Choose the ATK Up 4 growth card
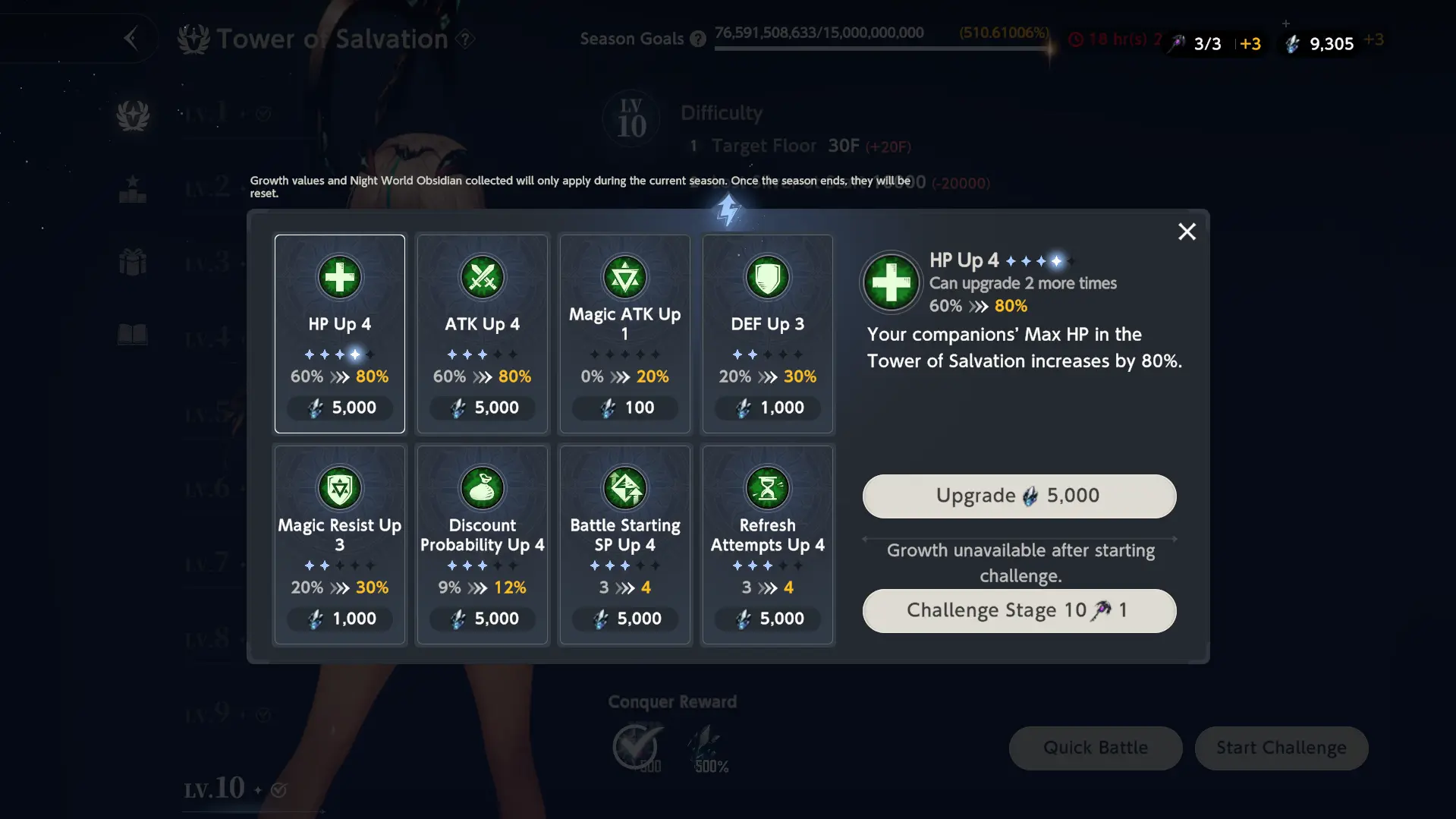 click(482, 333)
